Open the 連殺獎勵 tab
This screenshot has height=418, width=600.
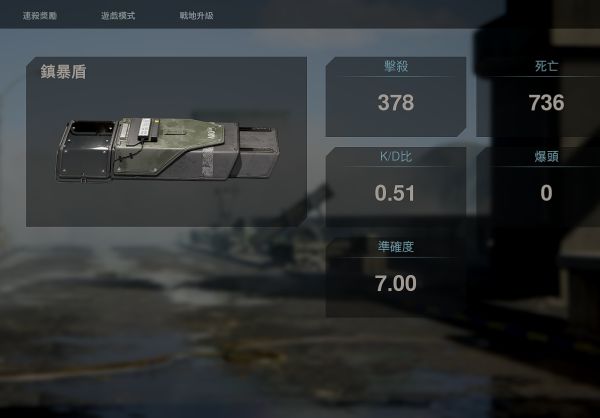pyautogui.click(x=40, y=17)
